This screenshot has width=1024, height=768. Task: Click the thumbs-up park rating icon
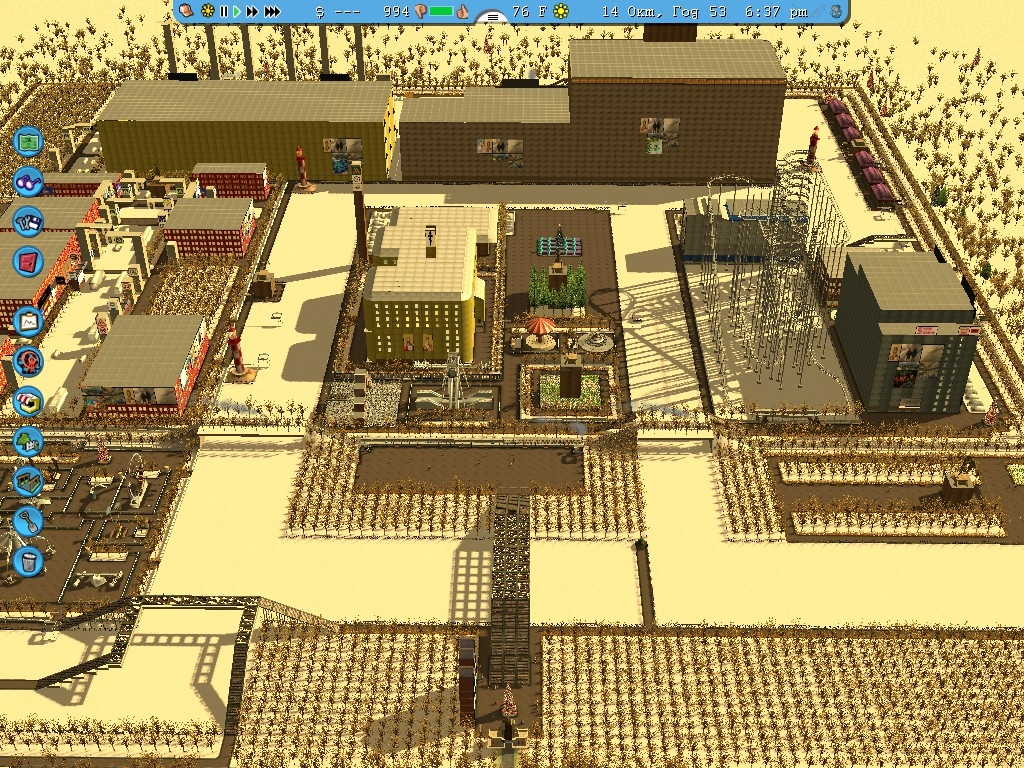coord(463,11)
